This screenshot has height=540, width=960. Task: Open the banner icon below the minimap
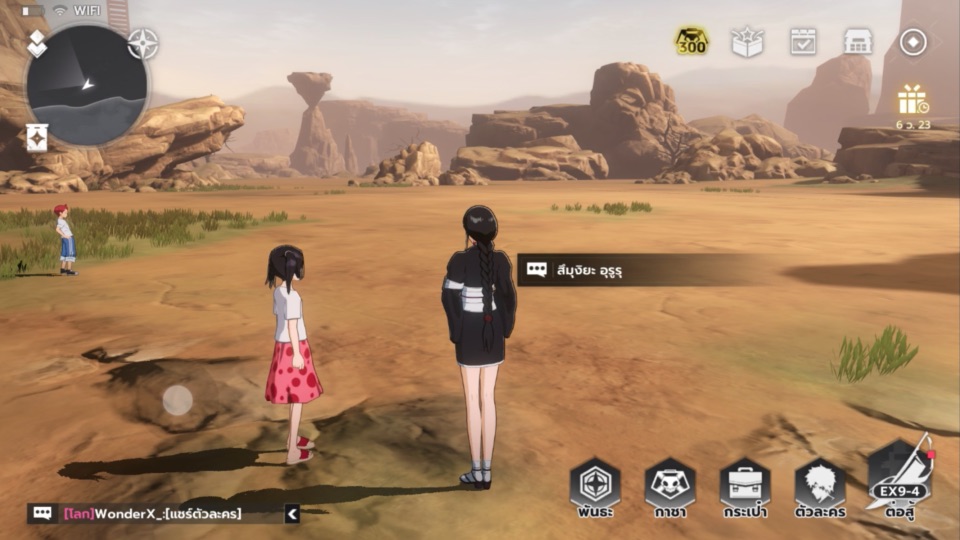pos(37,137)
